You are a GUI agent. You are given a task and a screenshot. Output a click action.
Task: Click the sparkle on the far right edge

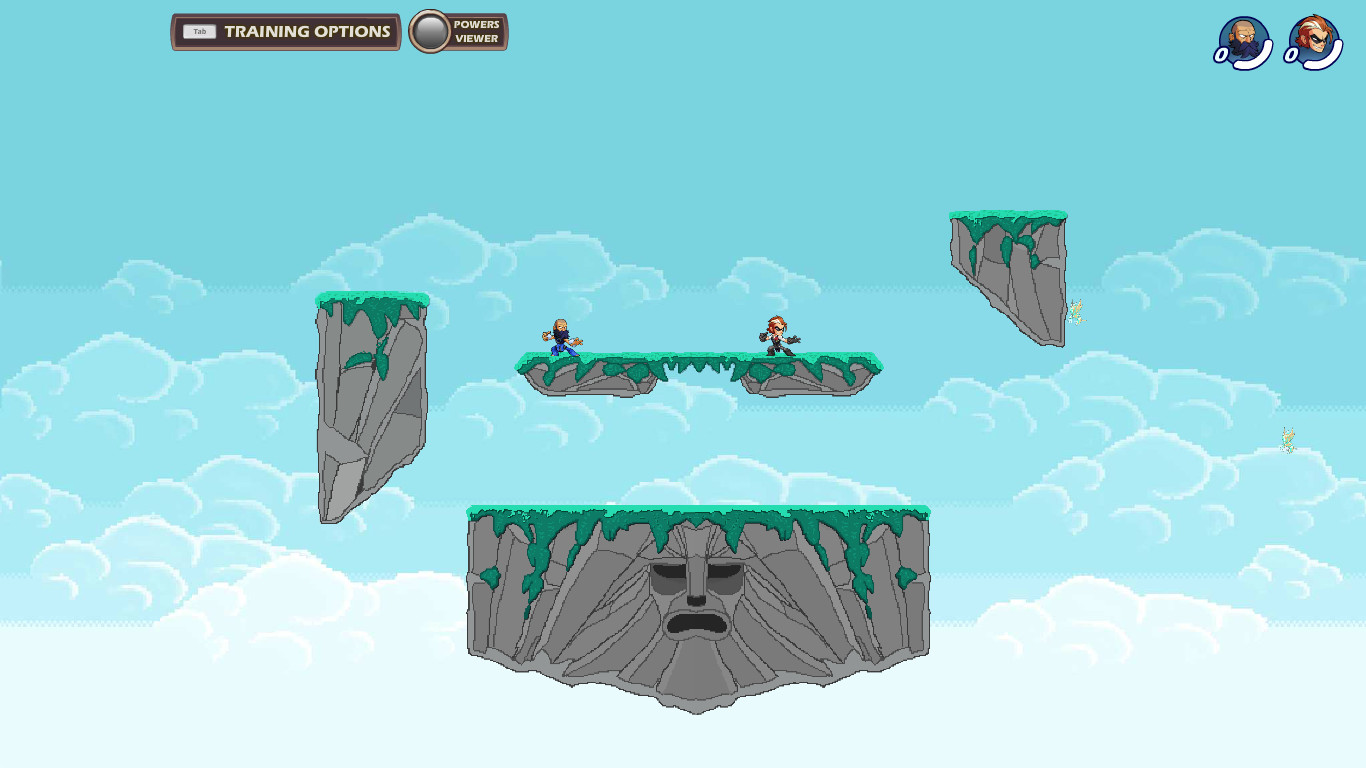[1285, 440]
